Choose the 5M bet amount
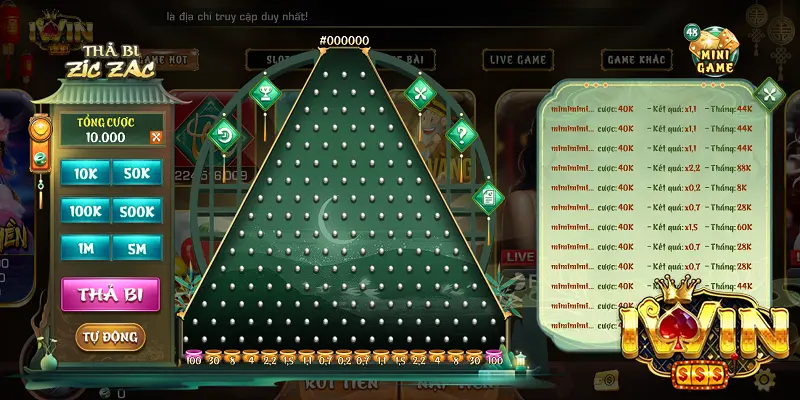This screenshot has height=400, width=800. click(137, 248)
